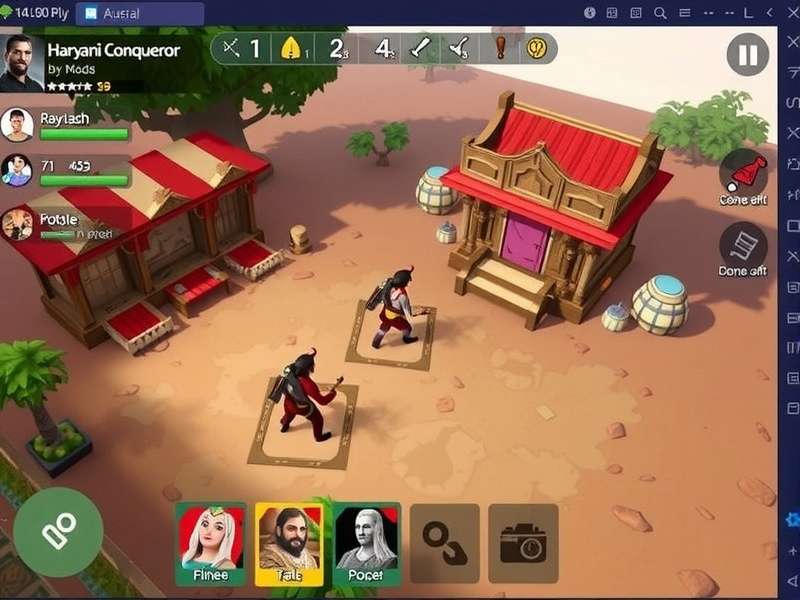800x600 pixels.
Task: Tap the chain link button
Action: coord(444,543)
